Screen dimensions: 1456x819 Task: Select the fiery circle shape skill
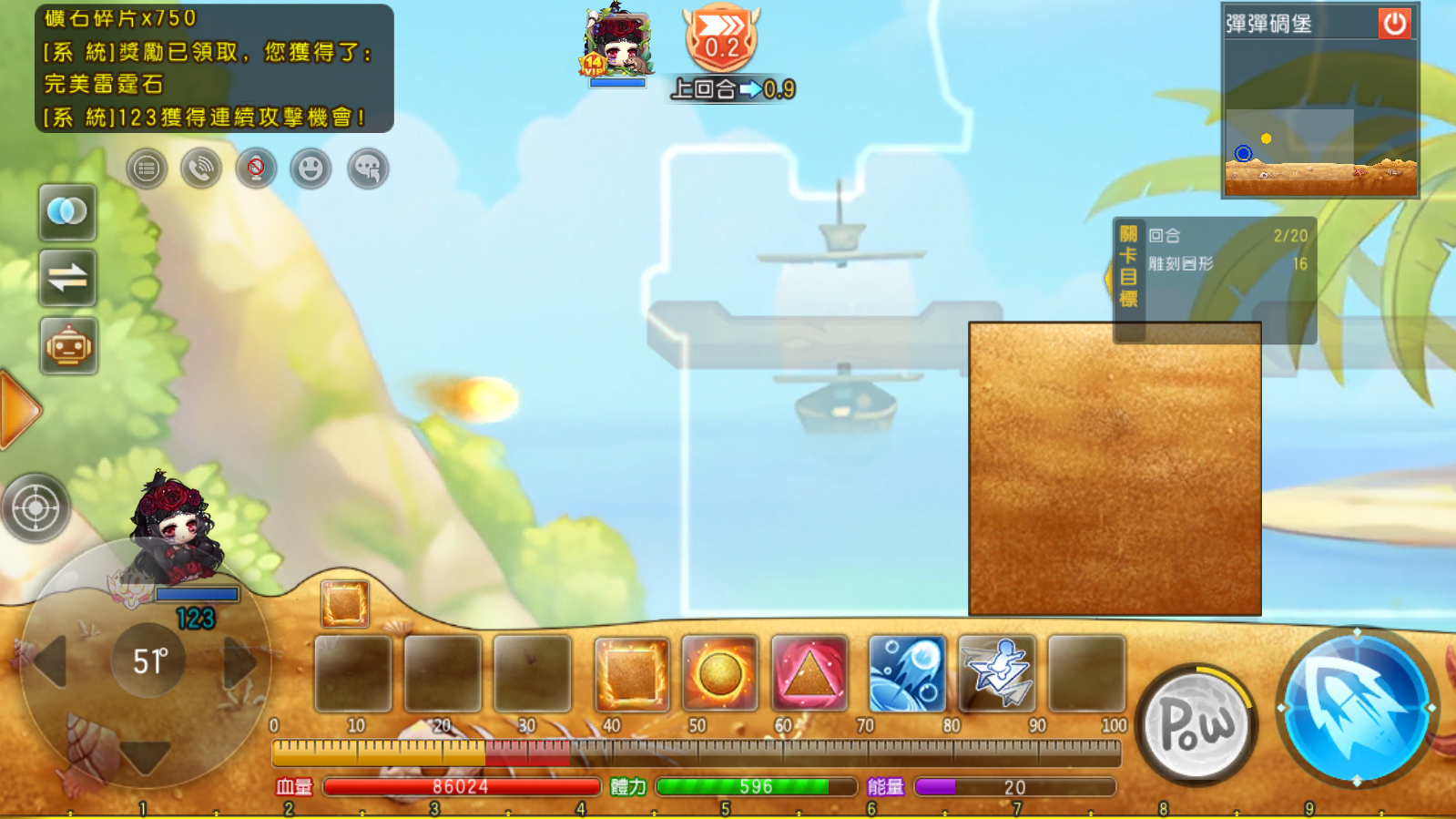(720, 674)
